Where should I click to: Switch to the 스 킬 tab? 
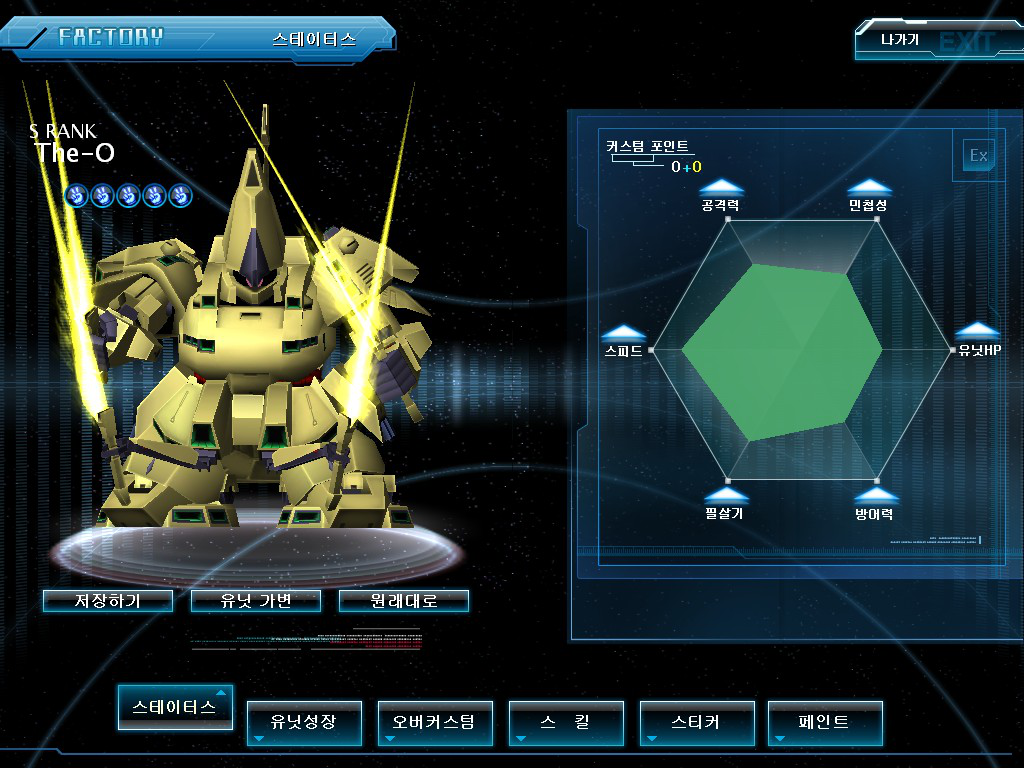566,722
